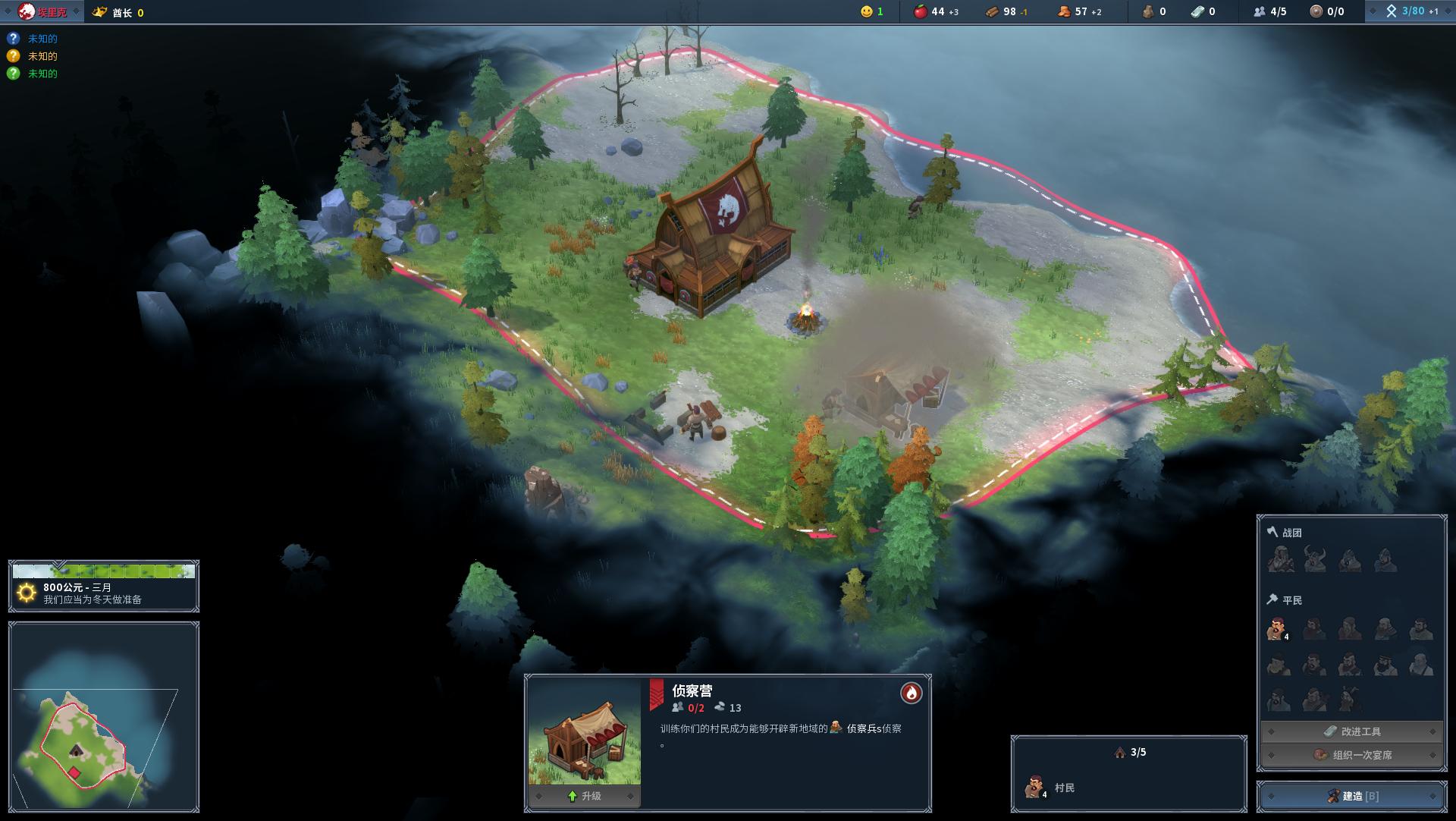Click the population icon showing 4/5
Screen dimensions: 1456x821
(x=1260, y=12)
